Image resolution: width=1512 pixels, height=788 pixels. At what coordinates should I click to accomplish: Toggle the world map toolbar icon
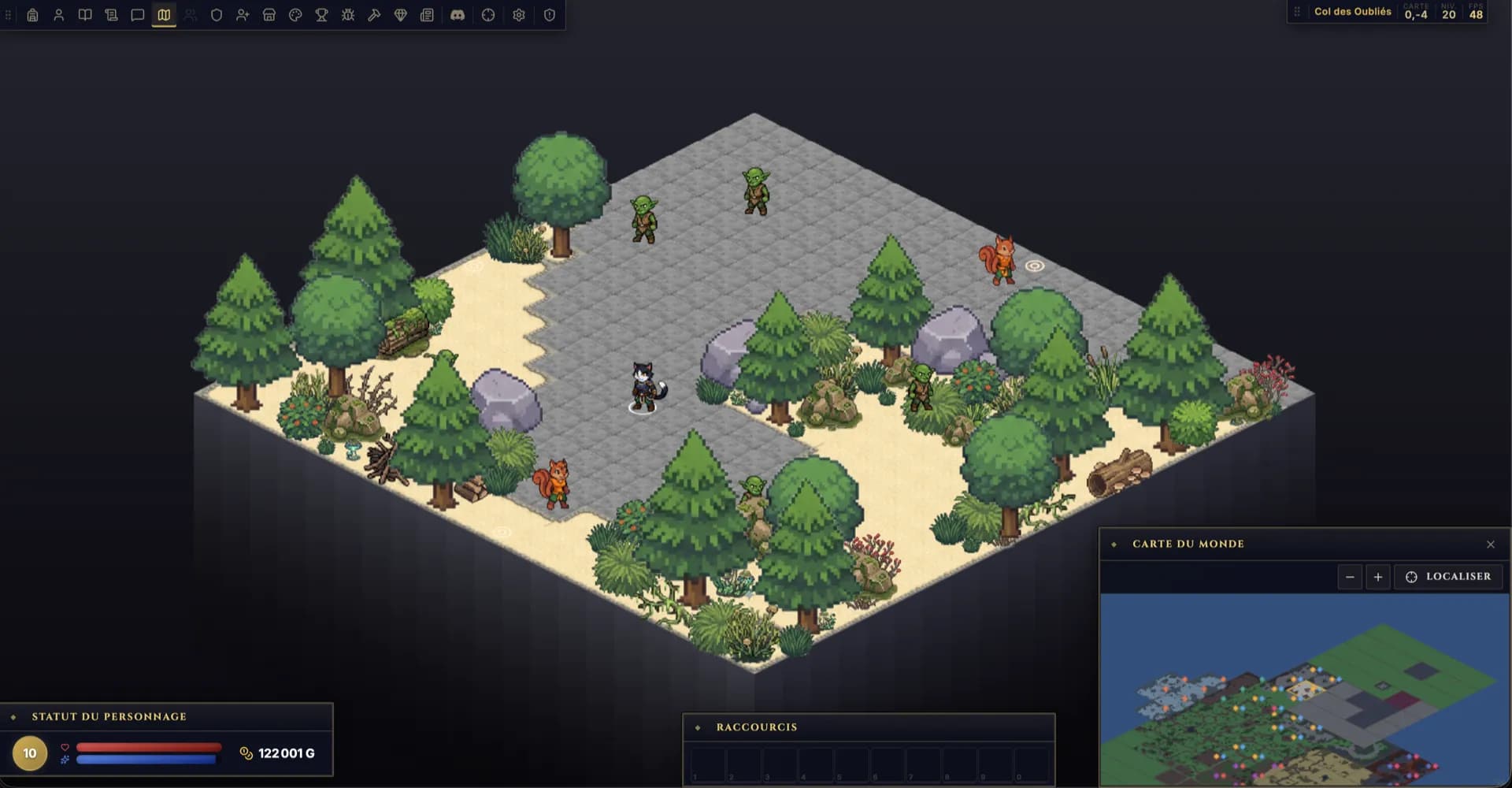(164, 15)
